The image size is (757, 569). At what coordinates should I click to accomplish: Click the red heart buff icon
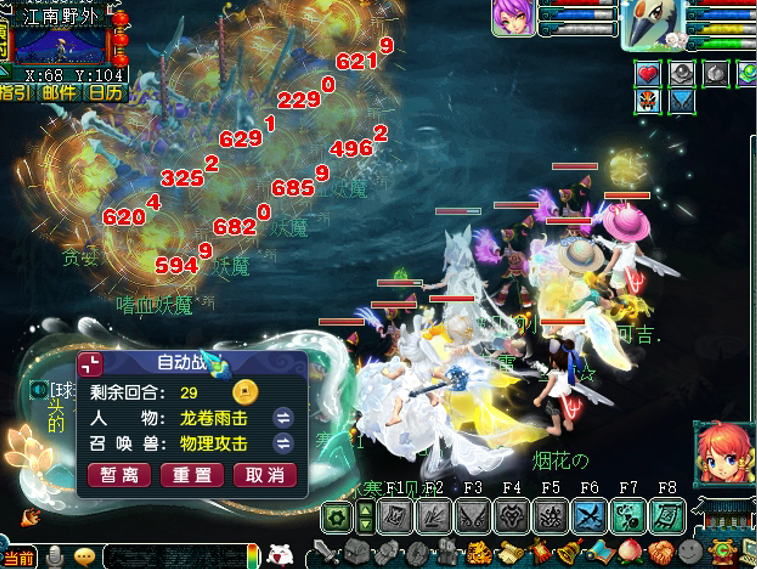click(x=649, y=73)
